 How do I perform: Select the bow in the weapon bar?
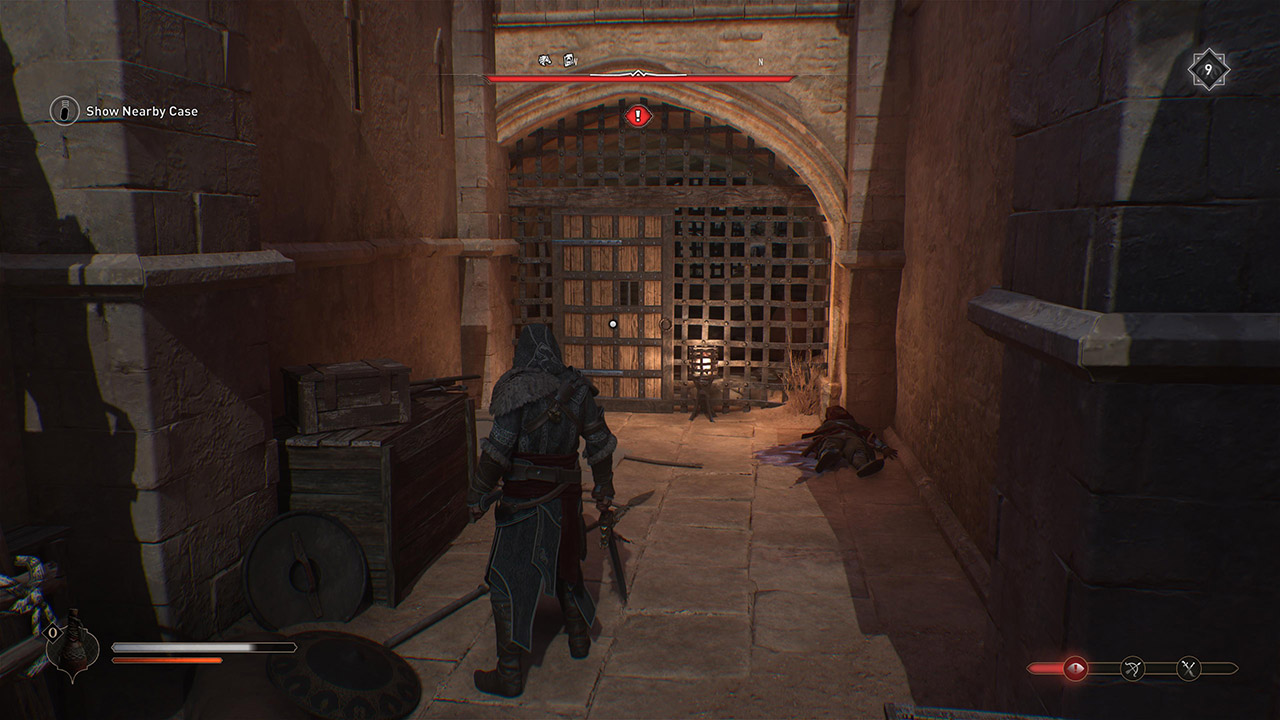(1133, 667)
